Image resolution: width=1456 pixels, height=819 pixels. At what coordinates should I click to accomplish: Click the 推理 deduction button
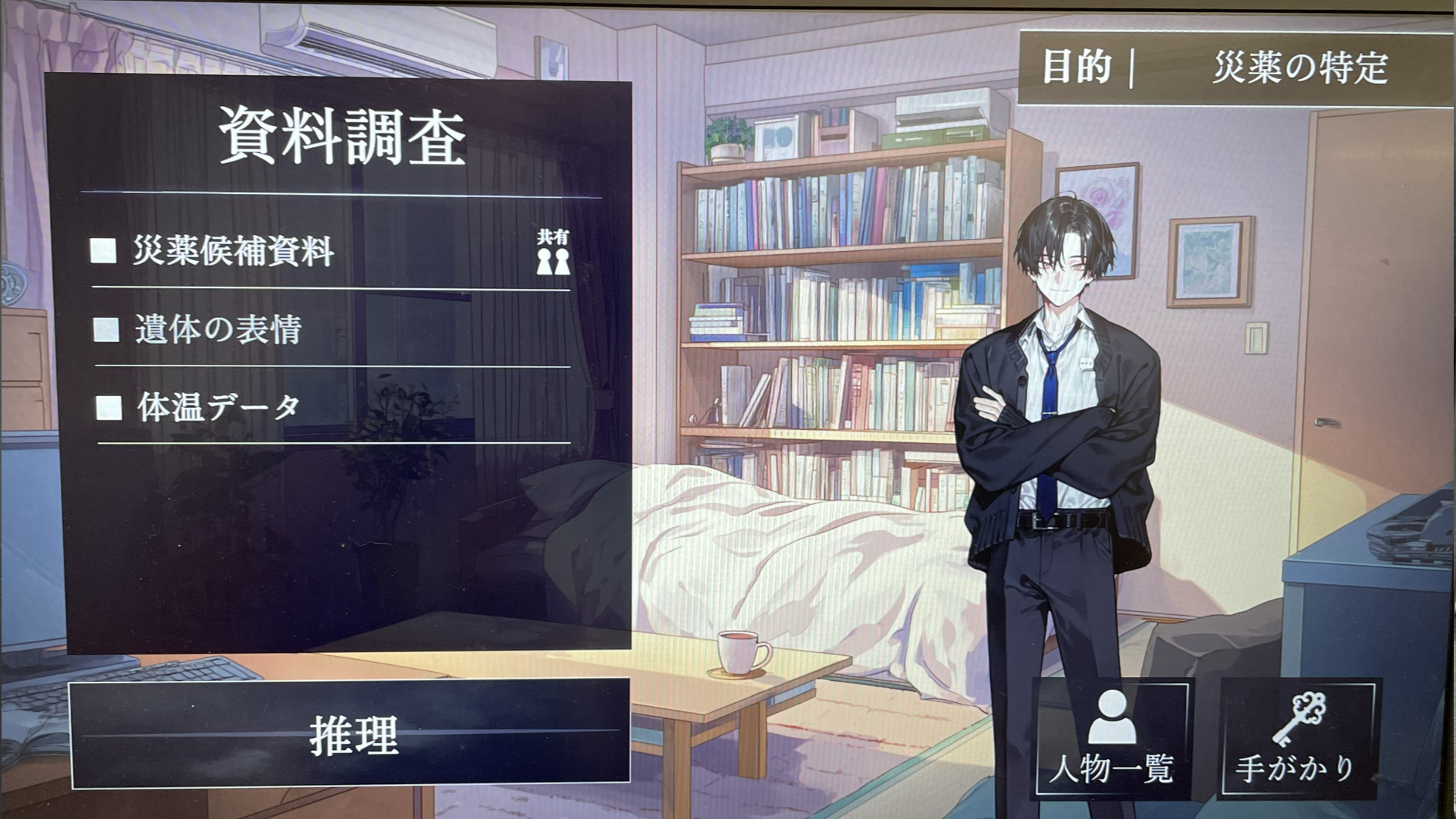350,734
